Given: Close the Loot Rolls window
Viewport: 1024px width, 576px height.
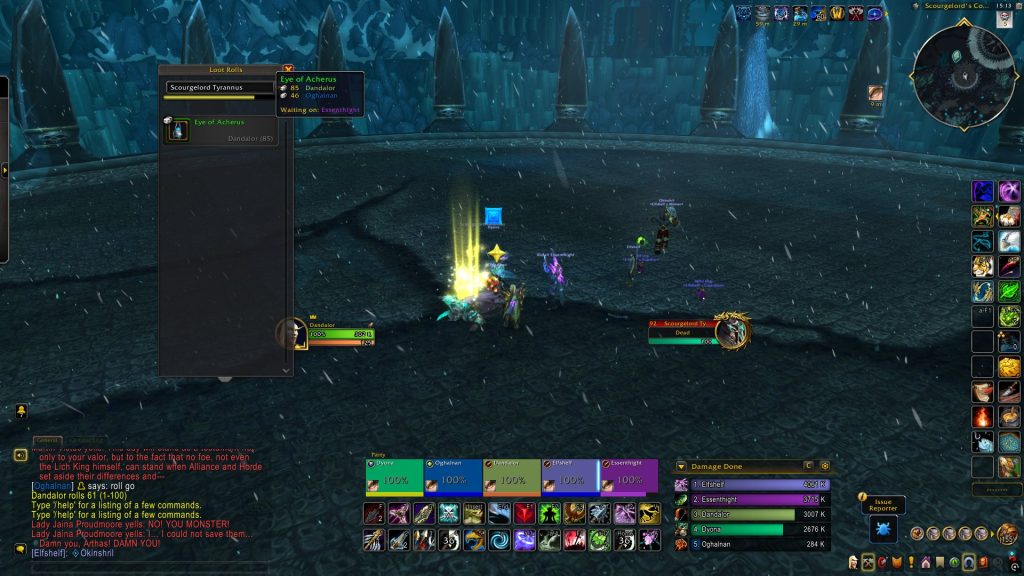Looking at the screenshot, I should click(288, 70).
